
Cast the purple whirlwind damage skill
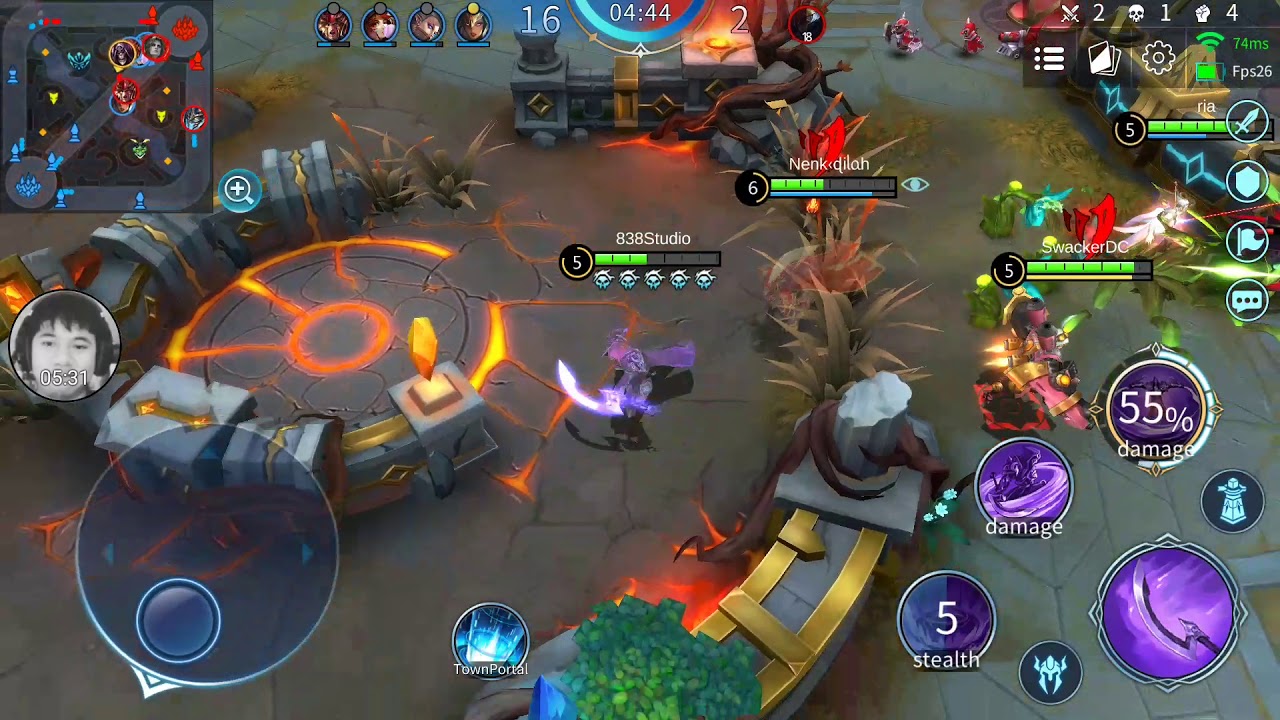click(1023, 487)
